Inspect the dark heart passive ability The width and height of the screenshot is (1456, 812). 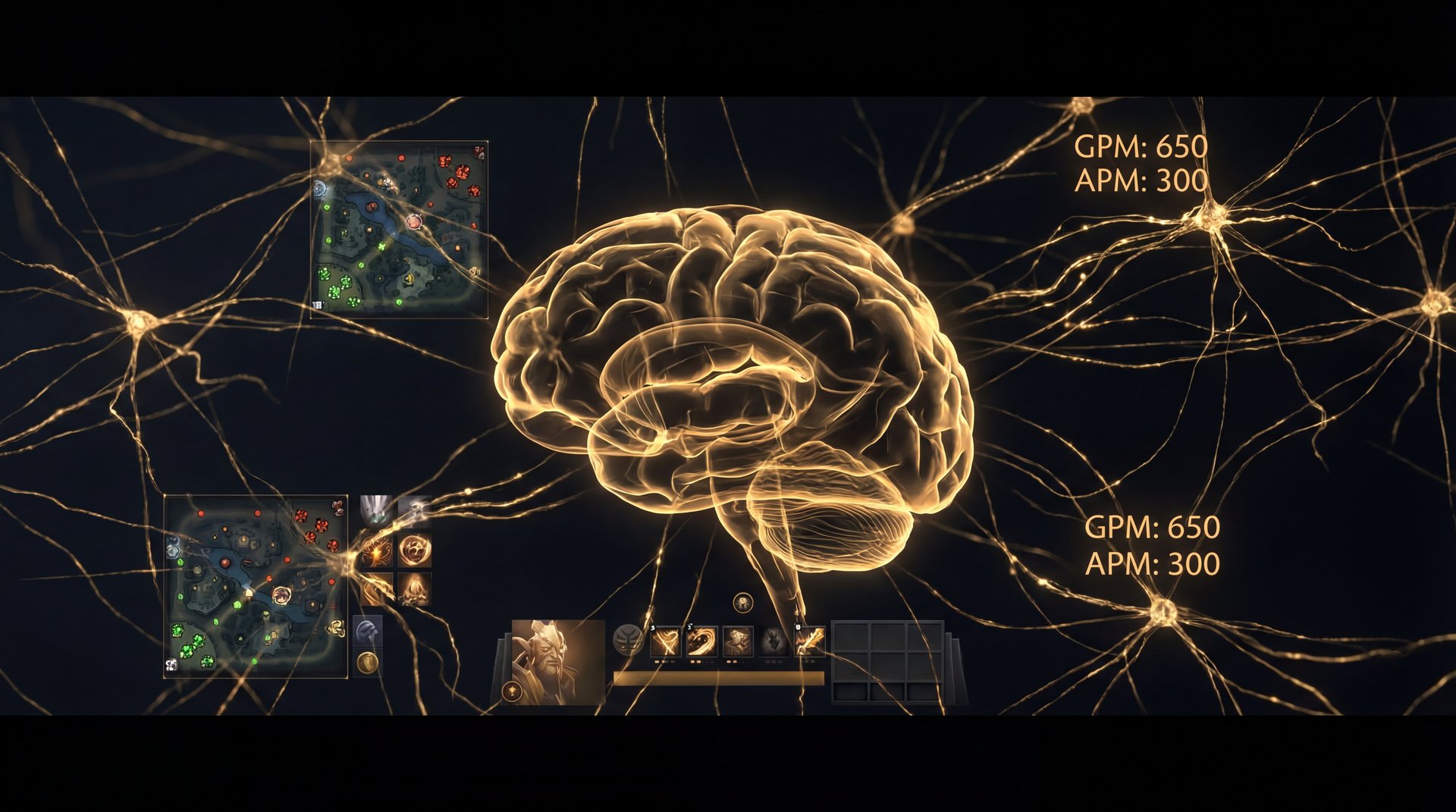click(x=773, y=642)
